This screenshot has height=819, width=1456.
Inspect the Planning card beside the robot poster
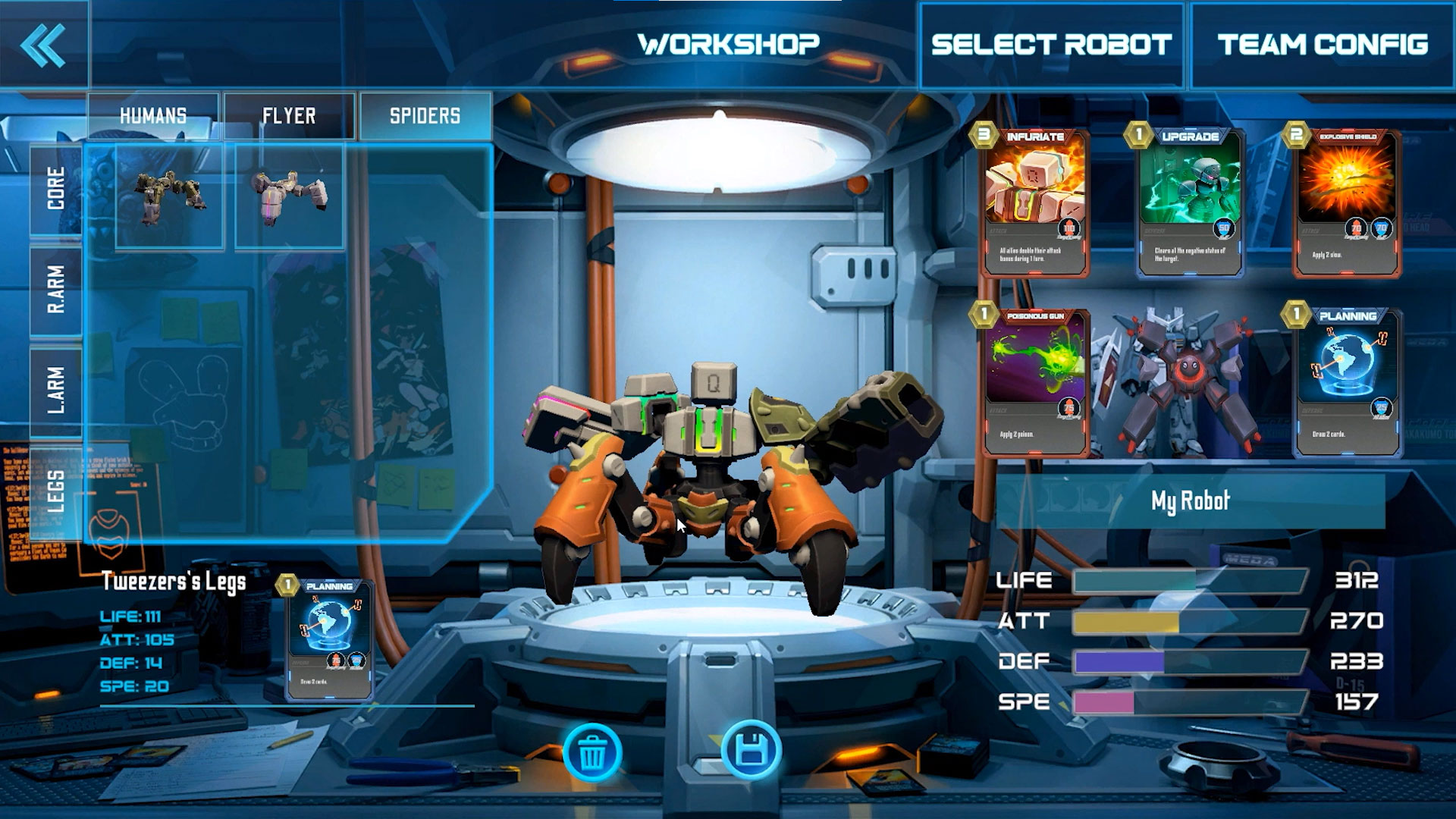click(x=1348, y=383)
